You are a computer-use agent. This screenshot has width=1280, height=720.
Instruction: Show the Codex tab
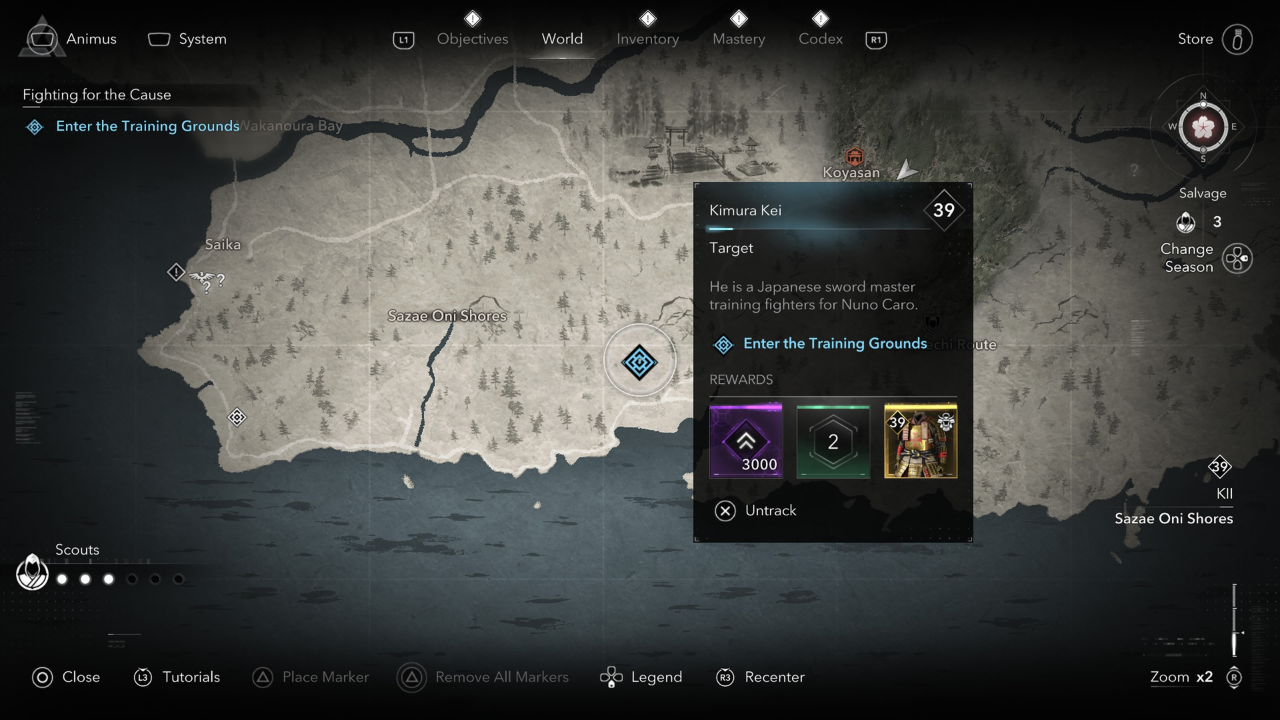click(x=820, y=39)
